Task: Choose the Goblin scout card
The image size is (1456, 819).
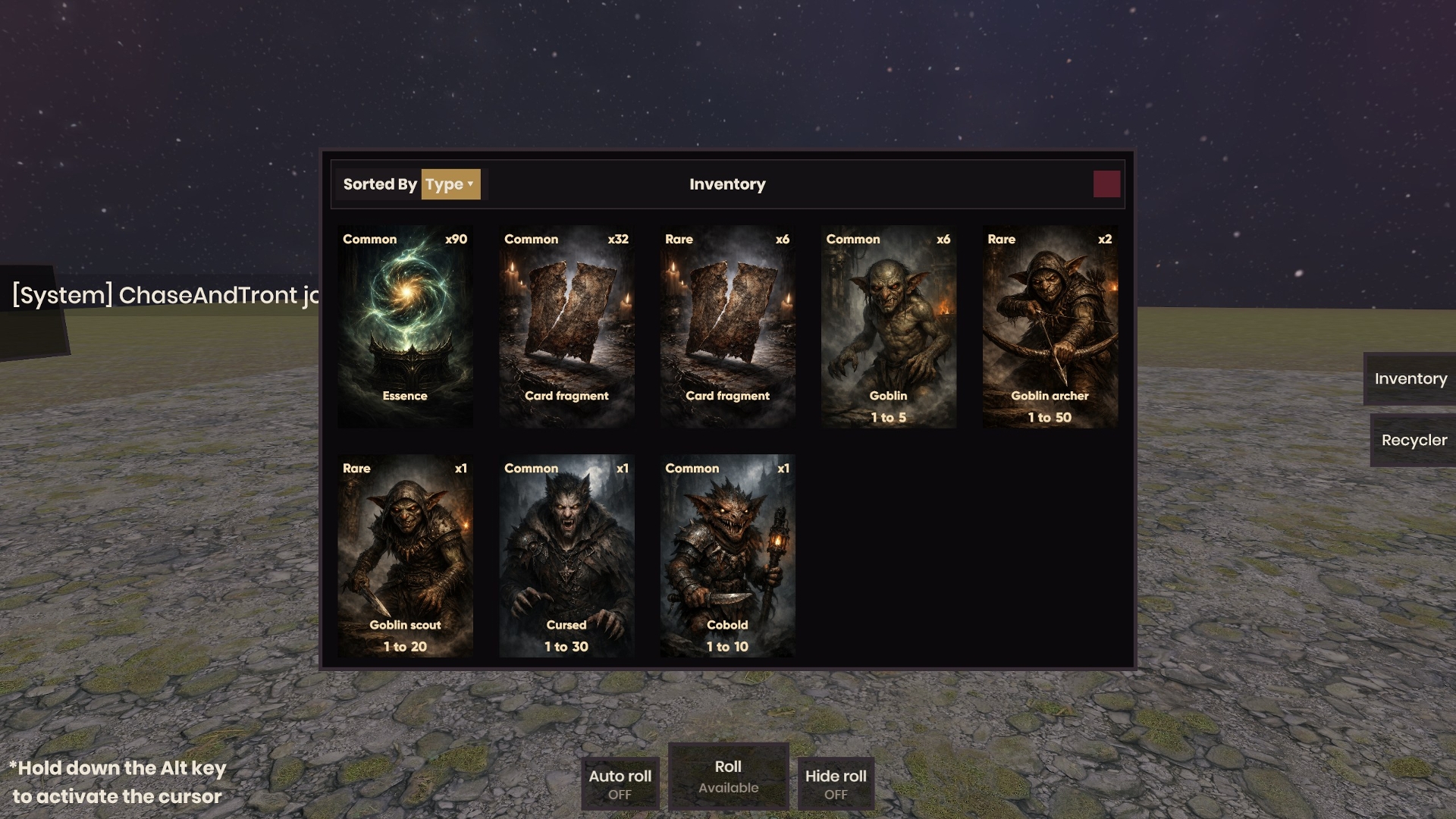Action: point(405,556)
